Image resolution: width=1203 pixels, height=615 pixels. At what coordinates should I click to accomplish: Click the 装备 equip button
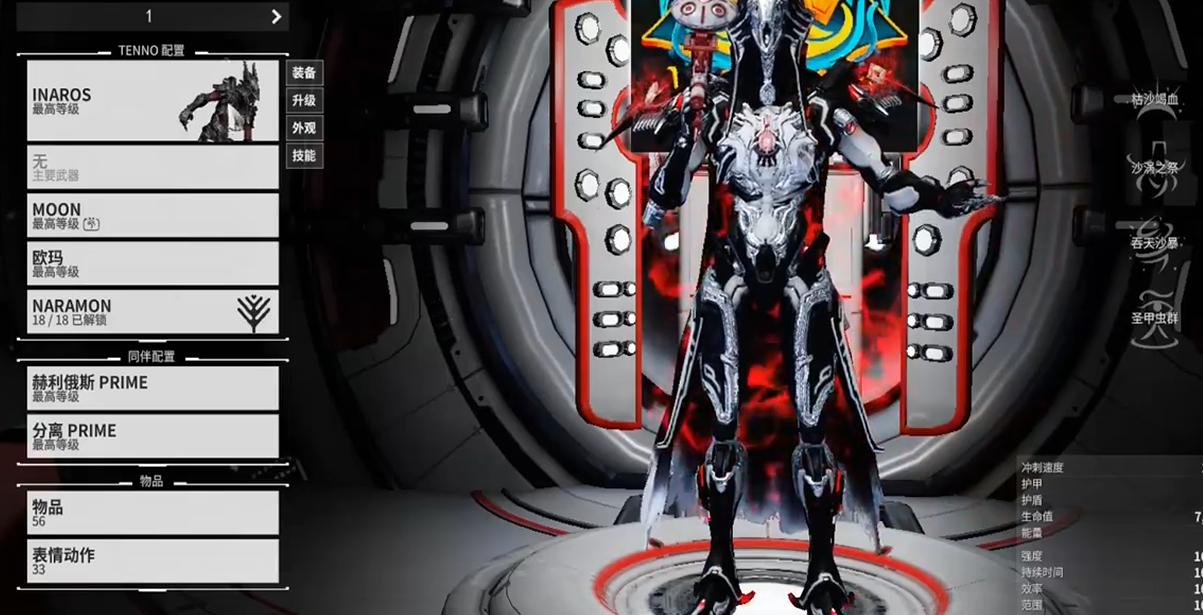304,73
